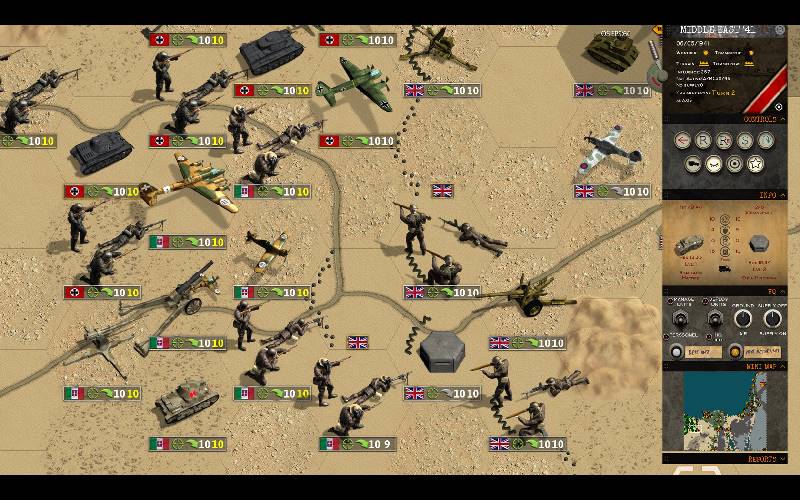Screen dimensions: 800x500
Task: Click the target circle control button
Action: click(x=735, y=163)
